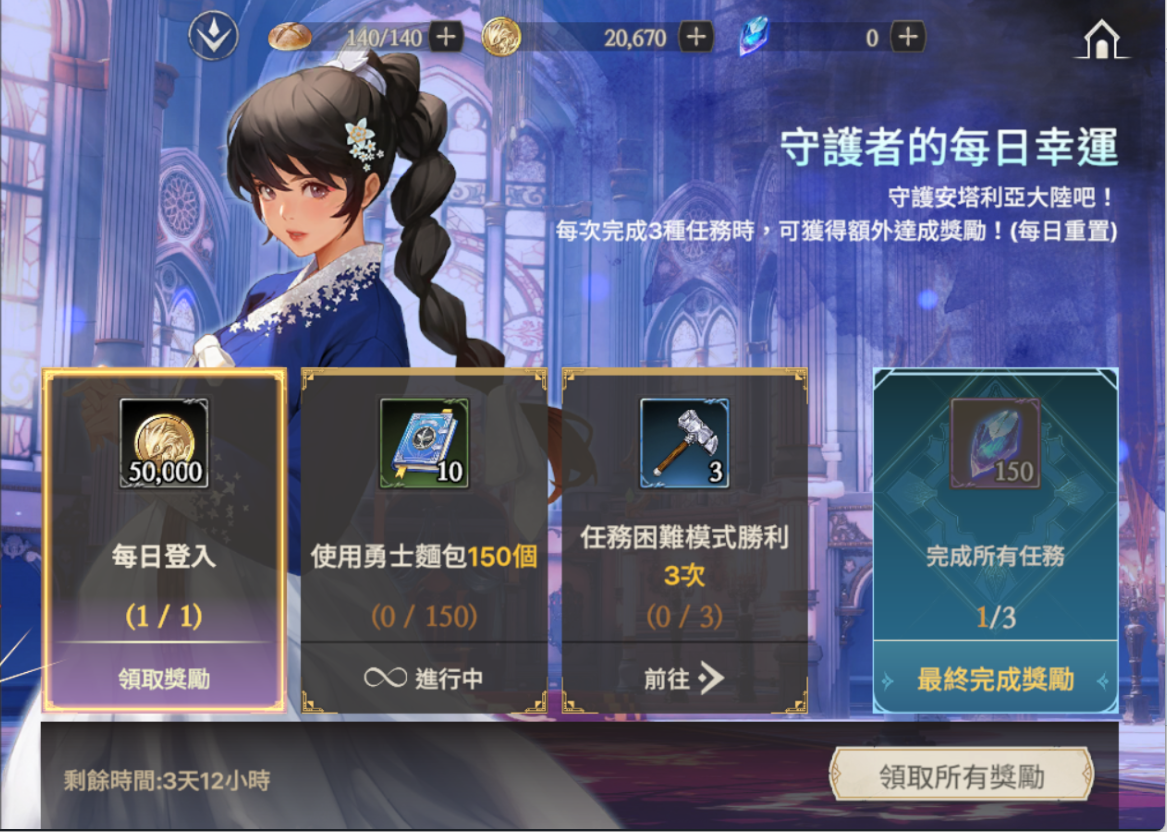Open the downward chevron emblem menu
Screen dimensions: 1167x832
(x=213, y=37)
